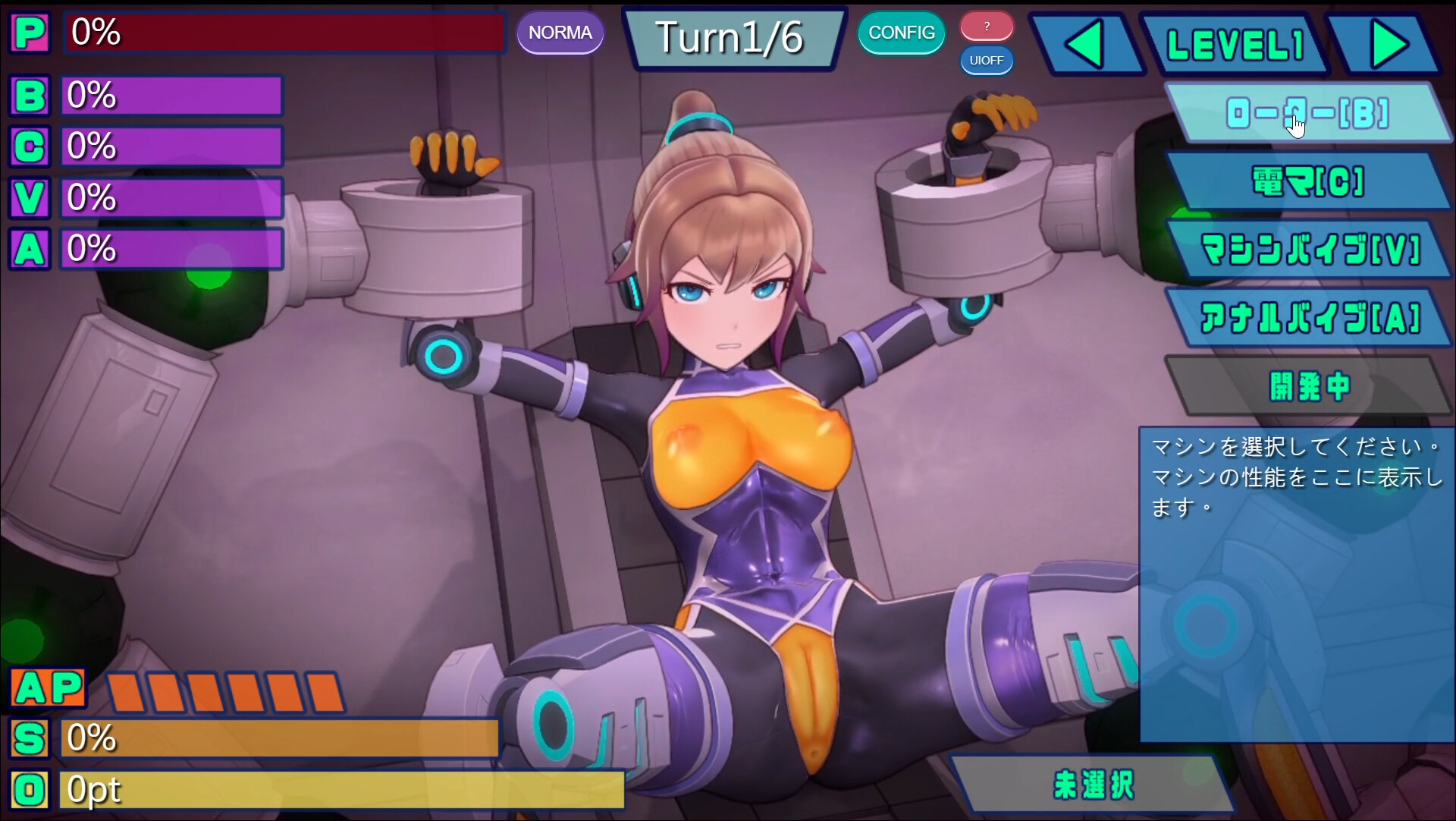Click the LEVEL1 header label
The width and height of the screenshot is (1456, 821).
(x=1236, y=43)
